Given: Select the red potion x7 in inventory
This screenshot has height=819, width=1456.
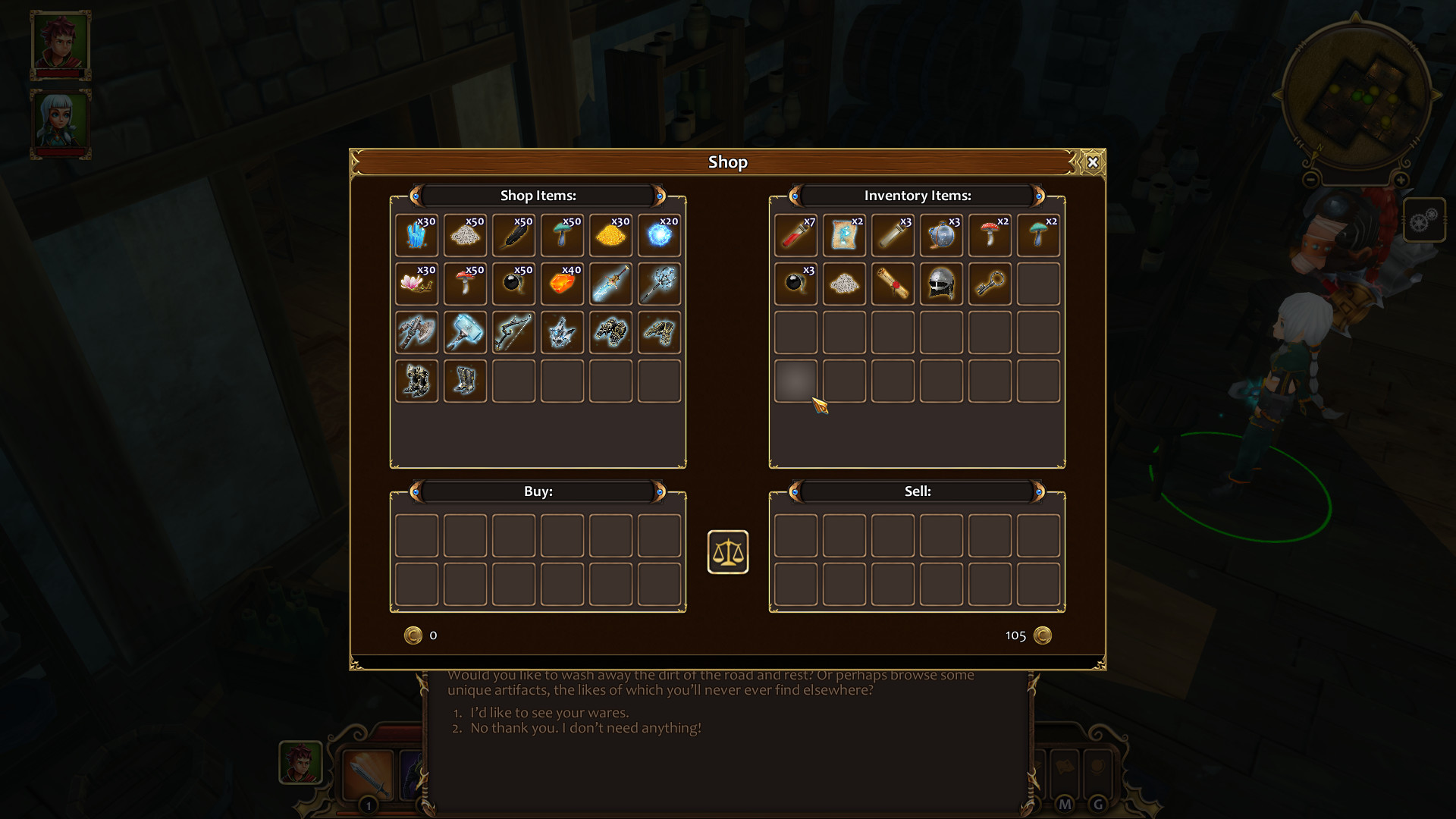Looking at the screenshot, I should pos(795,235).
